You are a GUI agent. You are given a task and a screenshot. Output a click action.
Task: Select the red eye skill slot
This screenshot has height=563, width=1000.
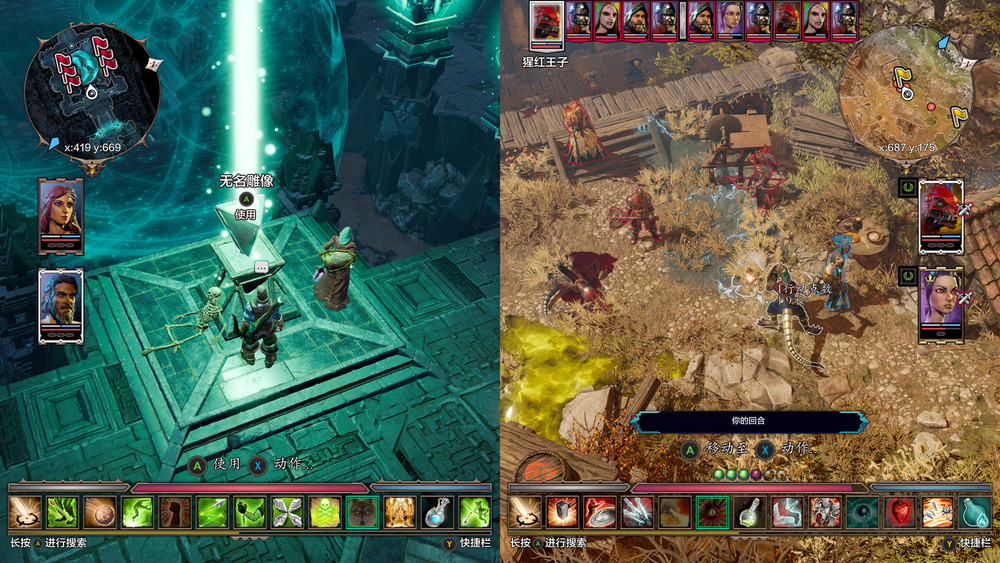click(x=712, y=512)
